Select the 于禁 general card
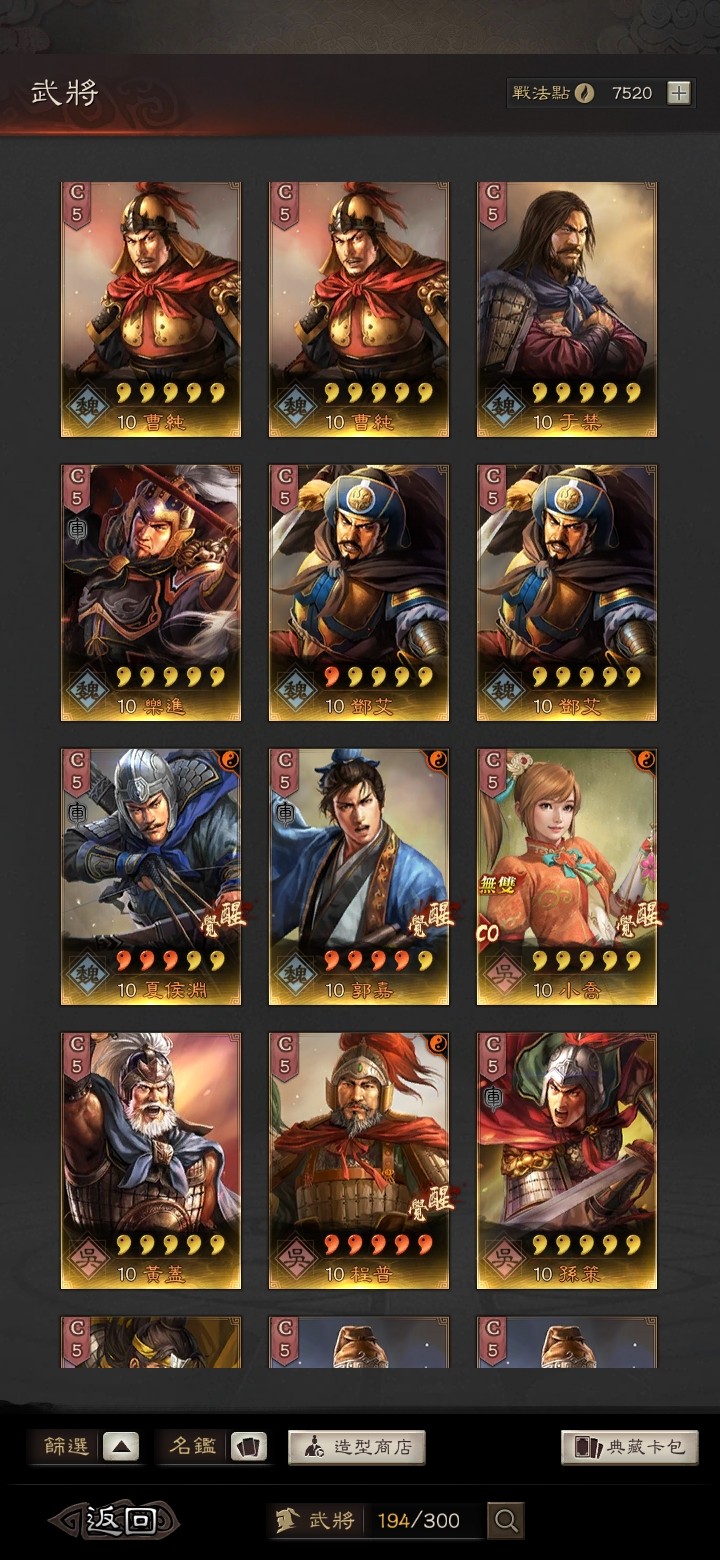This screenshot has height=1560, width=720. [566, 310]
